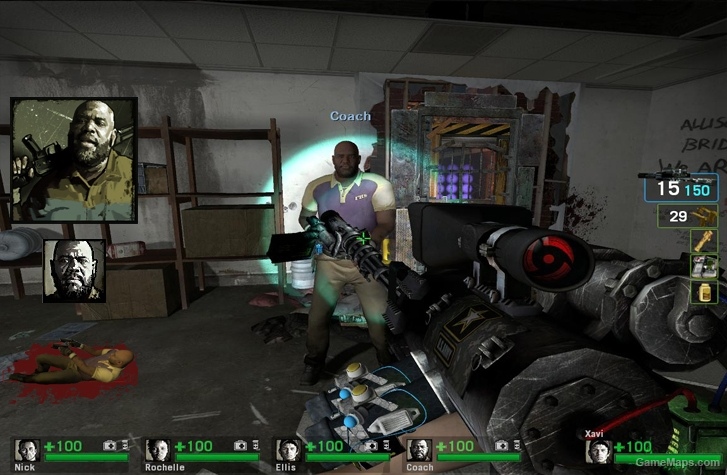Image resolution: width=727 pixels, height=475 pixels.
Task: Select the pipe bomb throwable slot
Action: click(708, 240)
